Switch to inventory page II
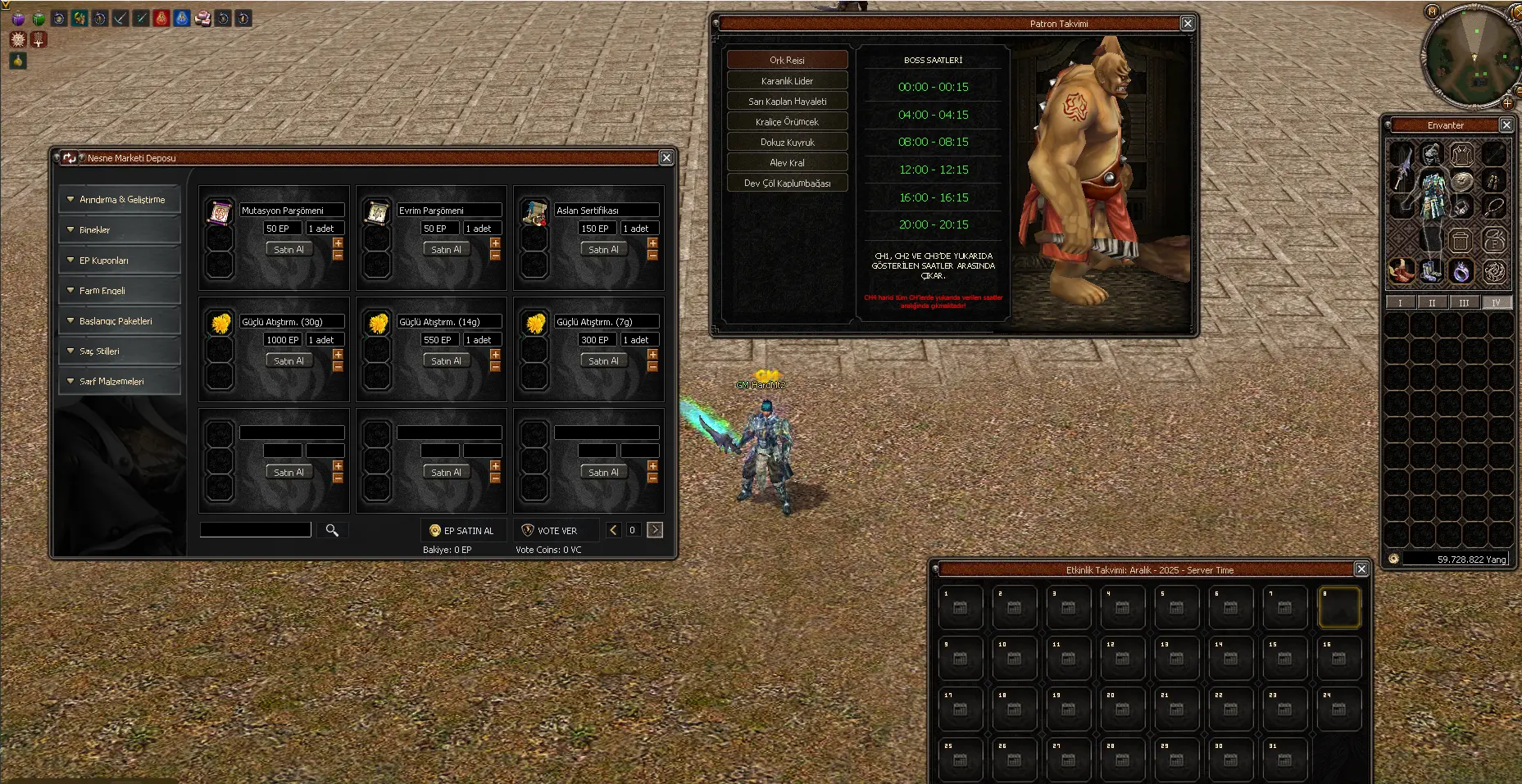The image size is (1522, 784). coord(1432,303)
